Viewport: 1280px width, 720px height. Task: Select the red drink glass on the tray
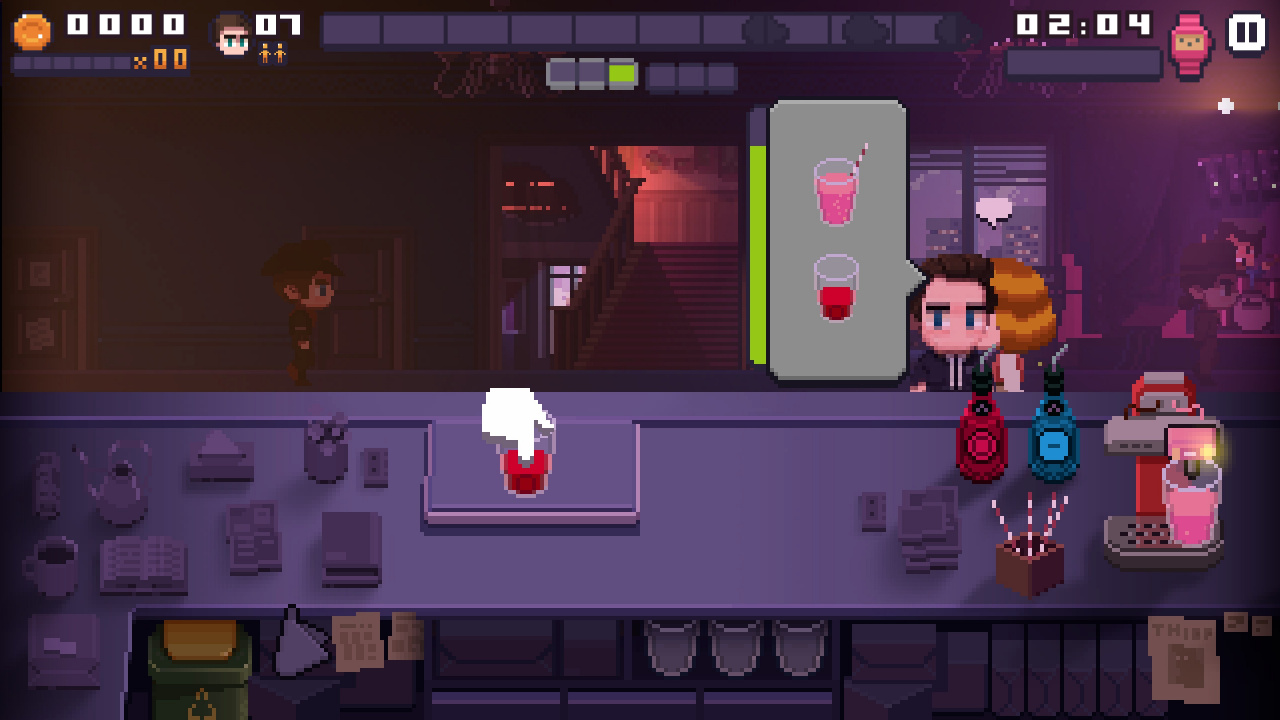point(525,467)
